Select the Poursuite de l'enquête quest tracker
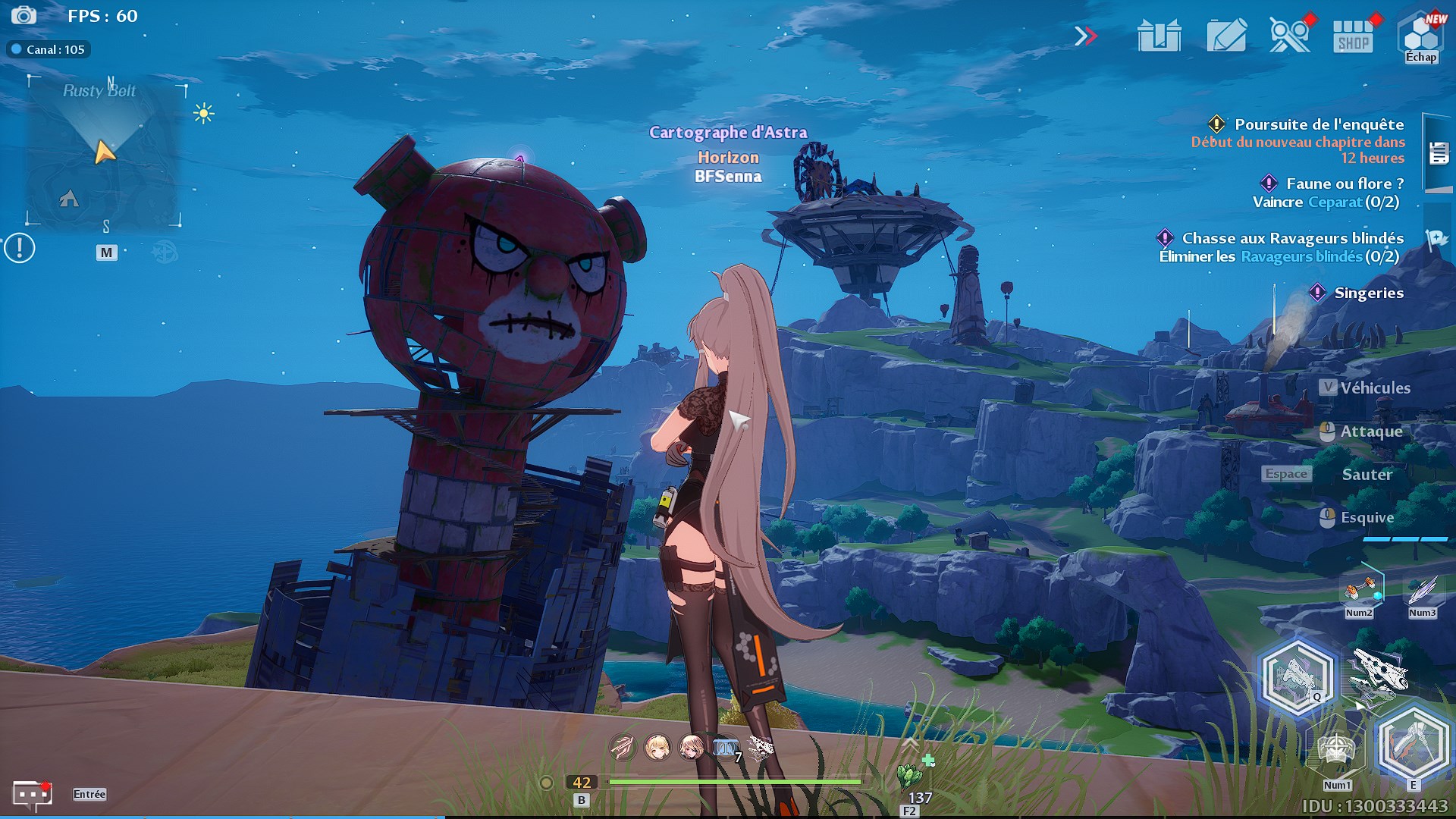 (1318, 124)
